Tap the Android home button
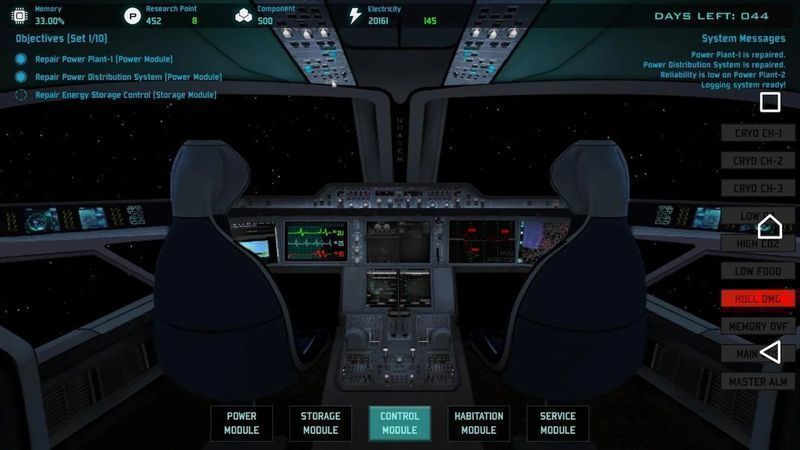Viewport: 800px width, 450px height. (770, 226)
